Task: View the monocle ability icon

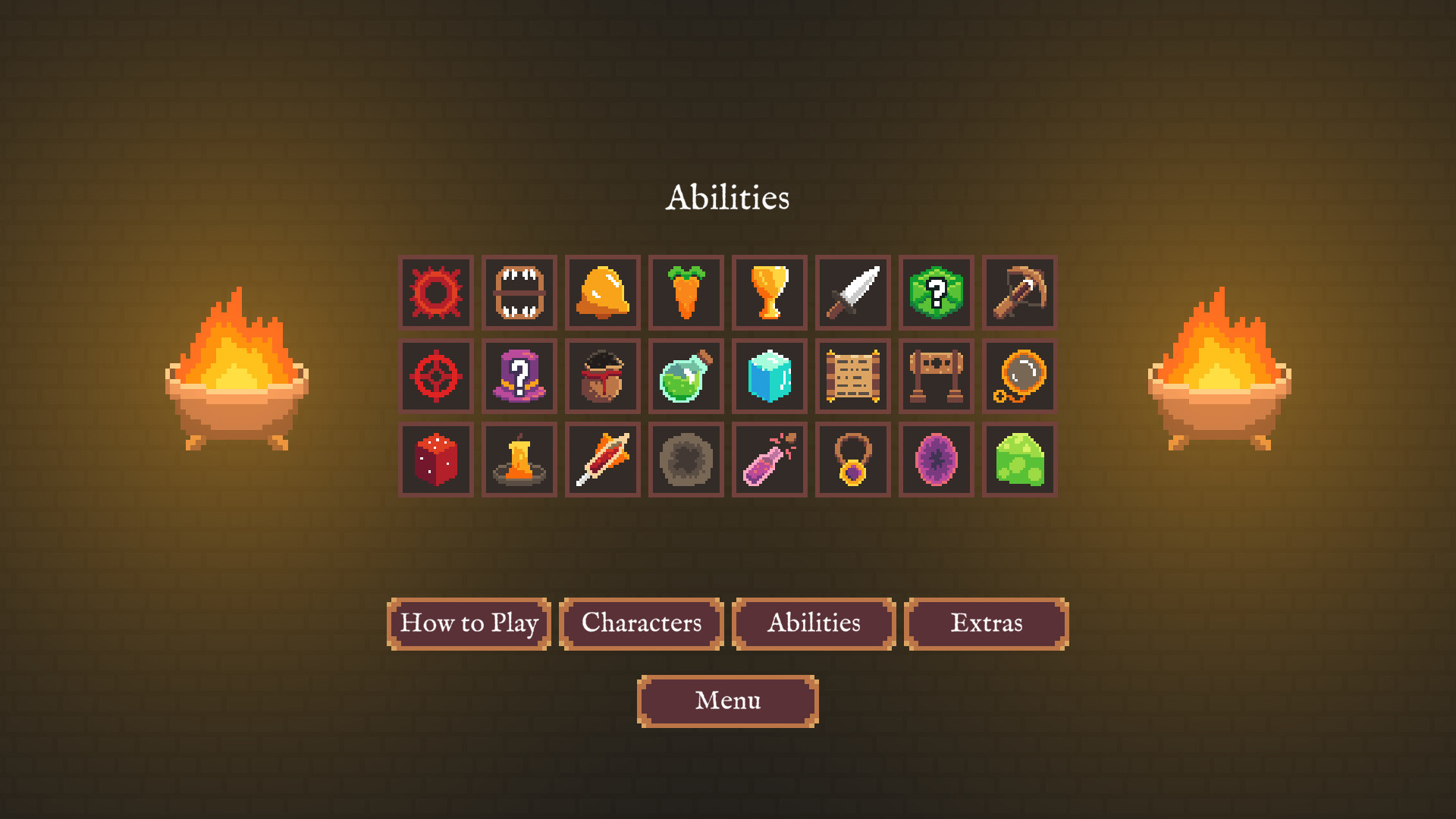Action: pos(1019,376)
